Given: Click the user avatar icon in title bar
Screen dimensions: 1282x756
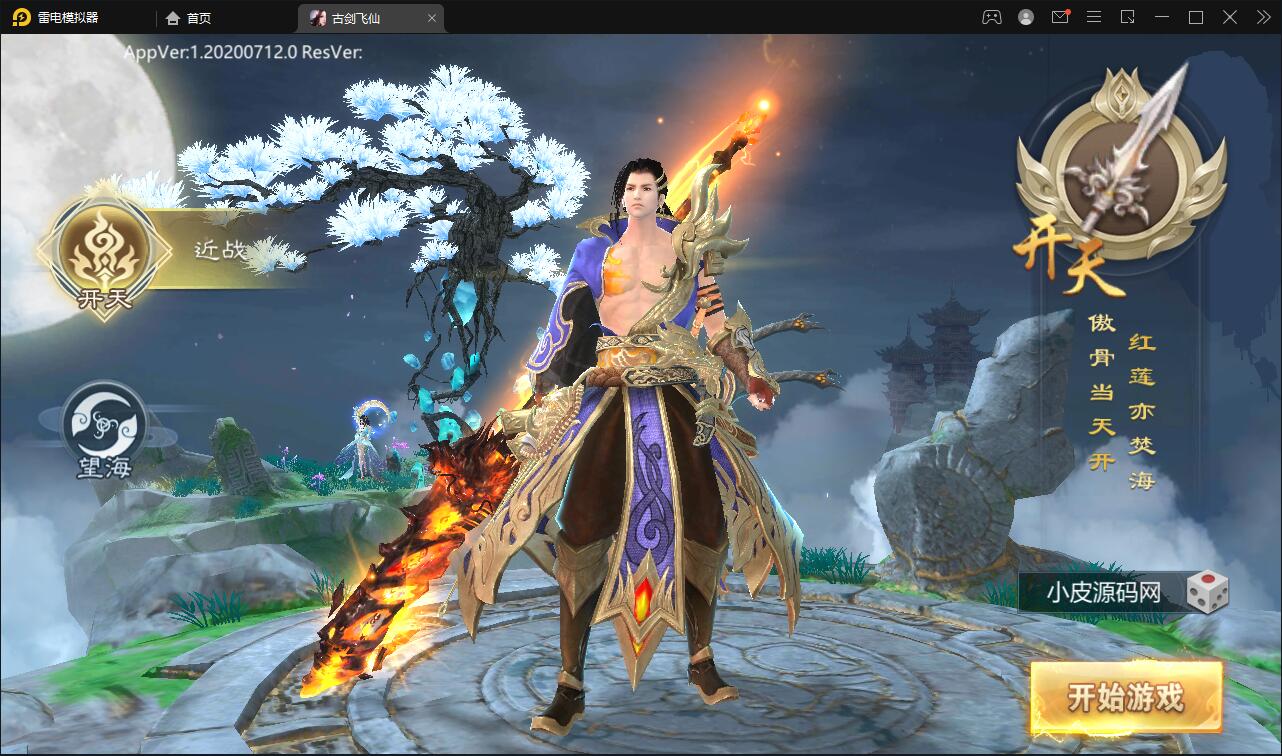Looking at the screenshot, I should click(x=1024, y=17).
